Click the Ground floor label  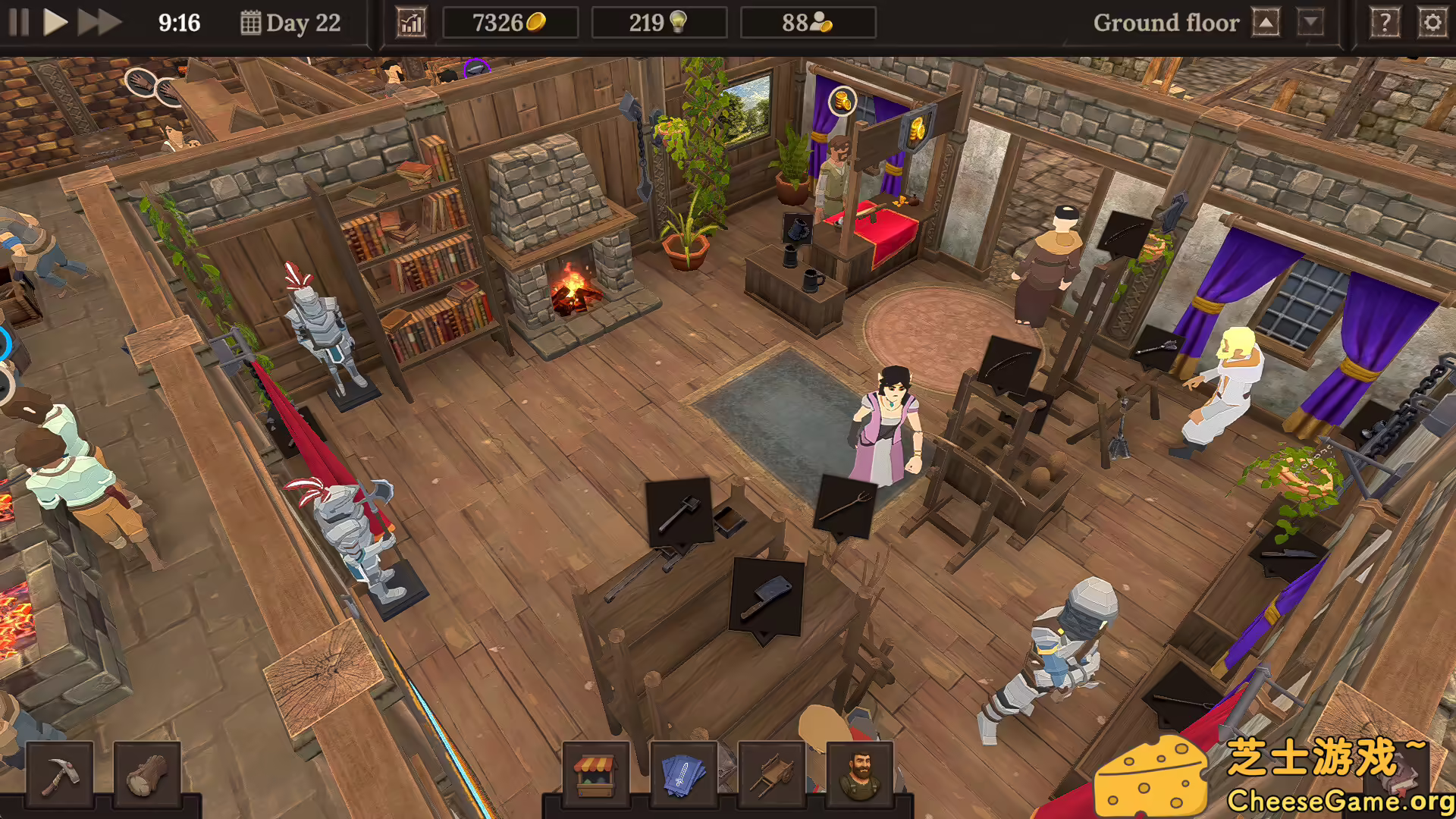[1166, 22]
